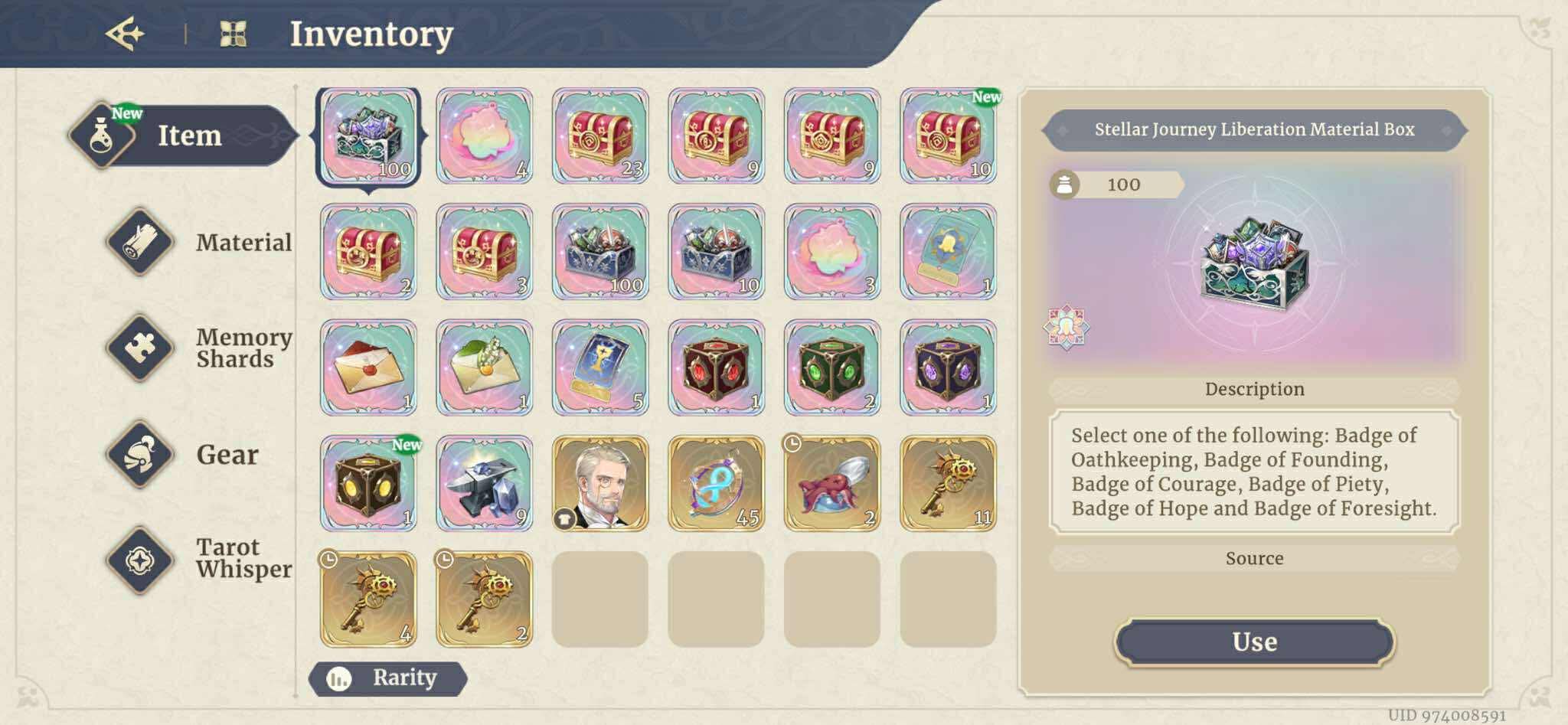Expand the Source section

point(1253,557)
